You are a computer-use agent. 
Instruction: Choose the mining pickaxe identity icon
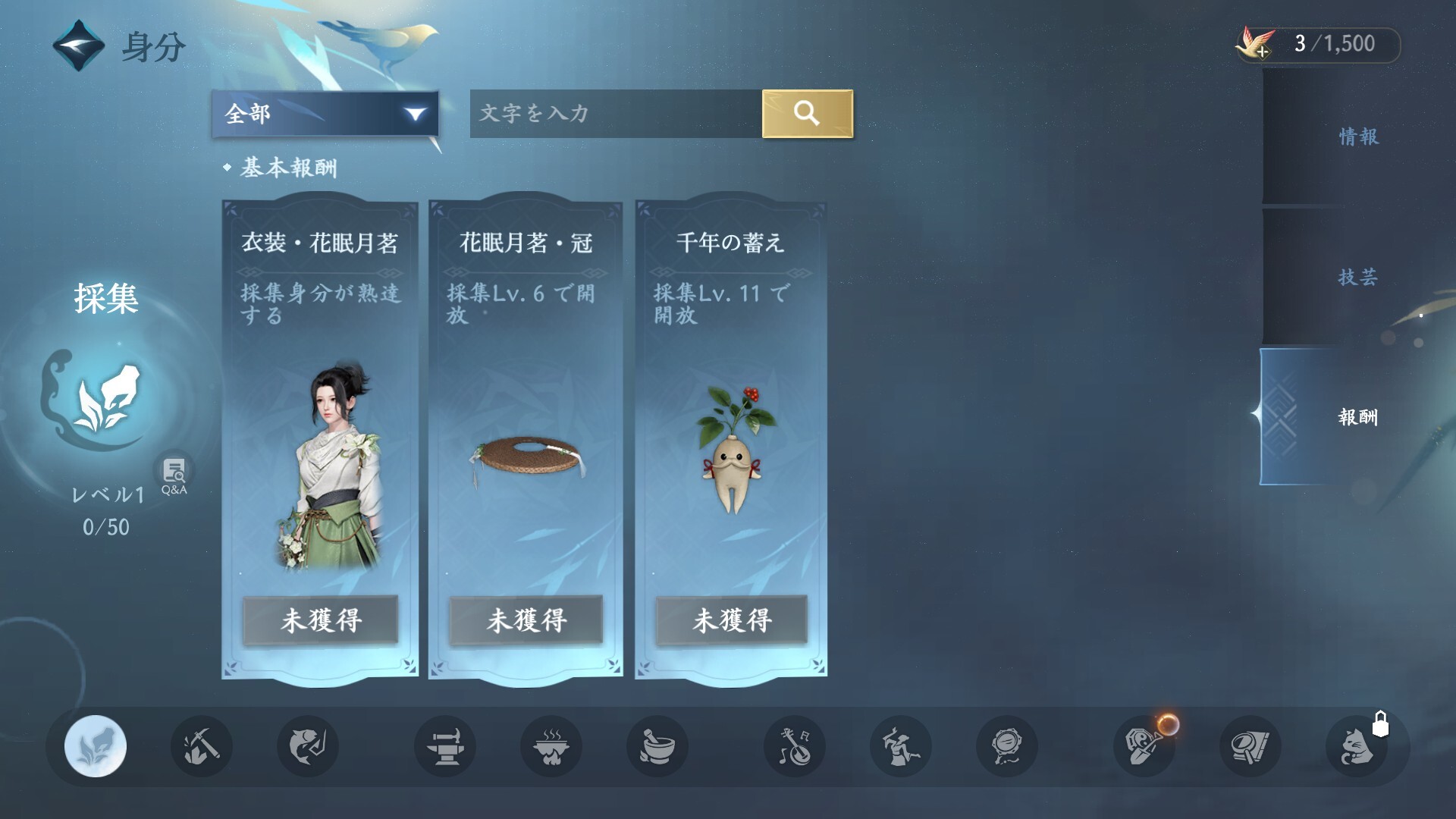[201, 746]
